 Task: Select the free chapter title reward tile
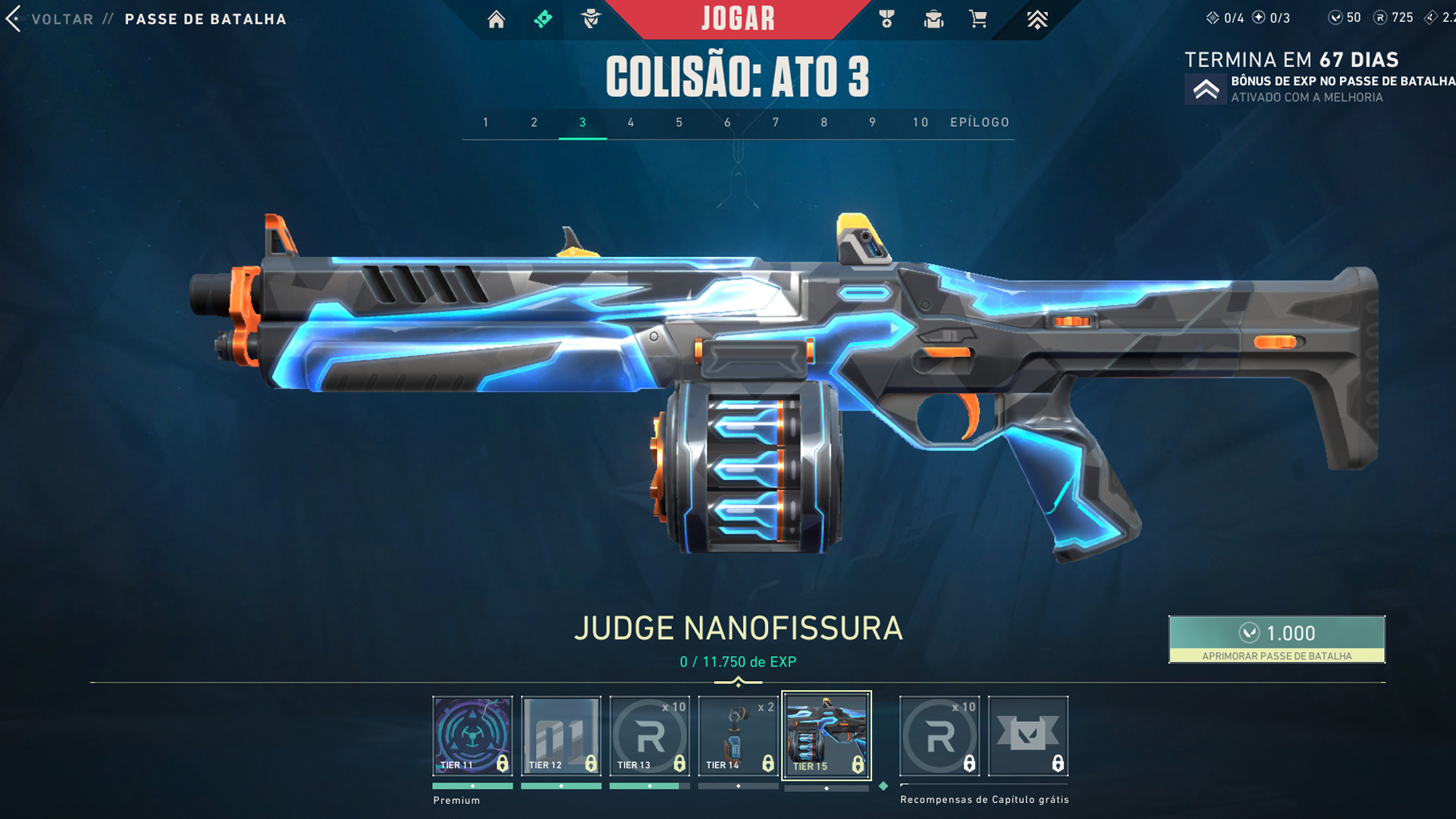[x=1028, y=736]
